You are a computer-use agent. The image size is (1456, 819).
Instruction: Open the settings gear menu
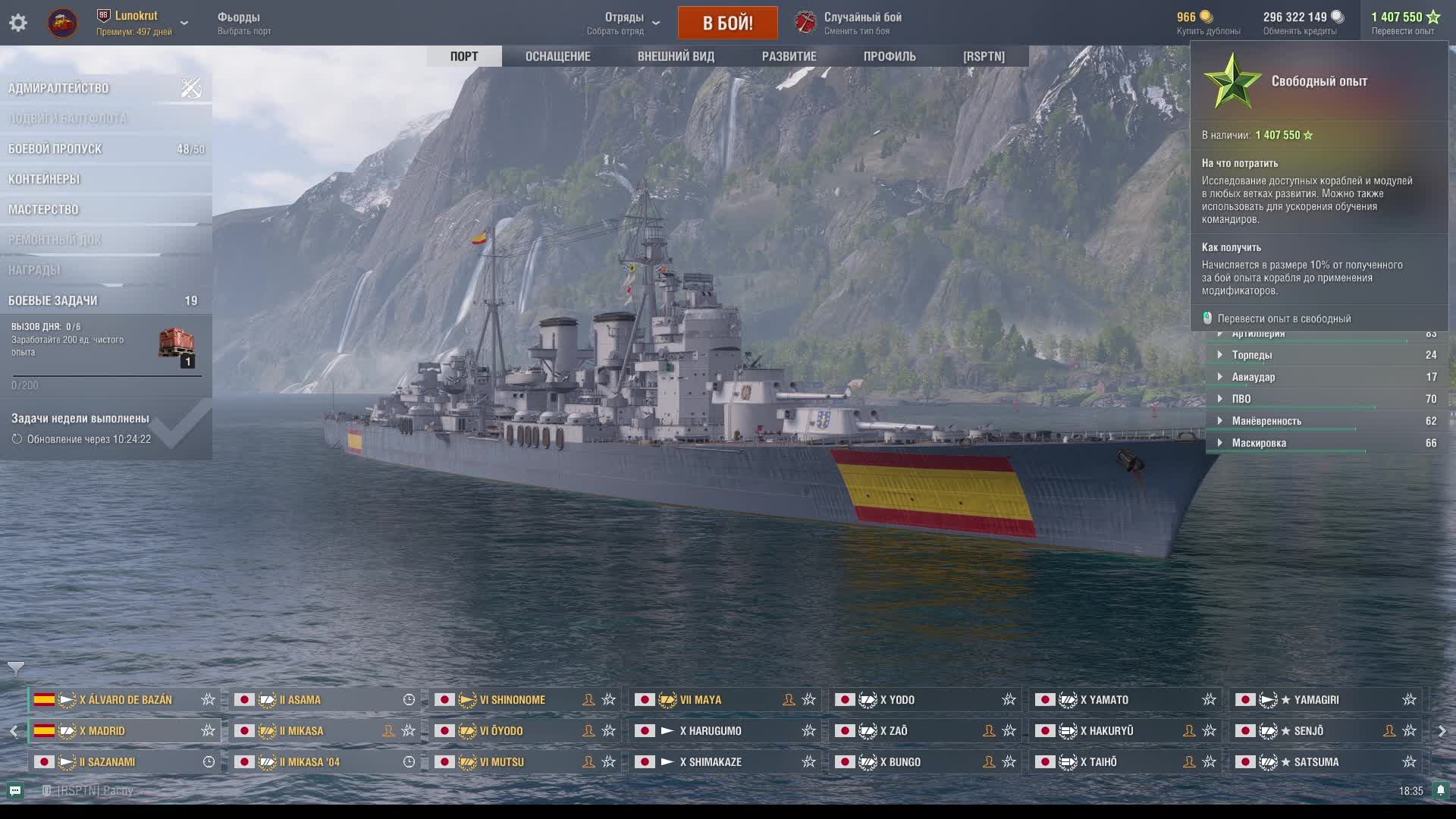18,23
